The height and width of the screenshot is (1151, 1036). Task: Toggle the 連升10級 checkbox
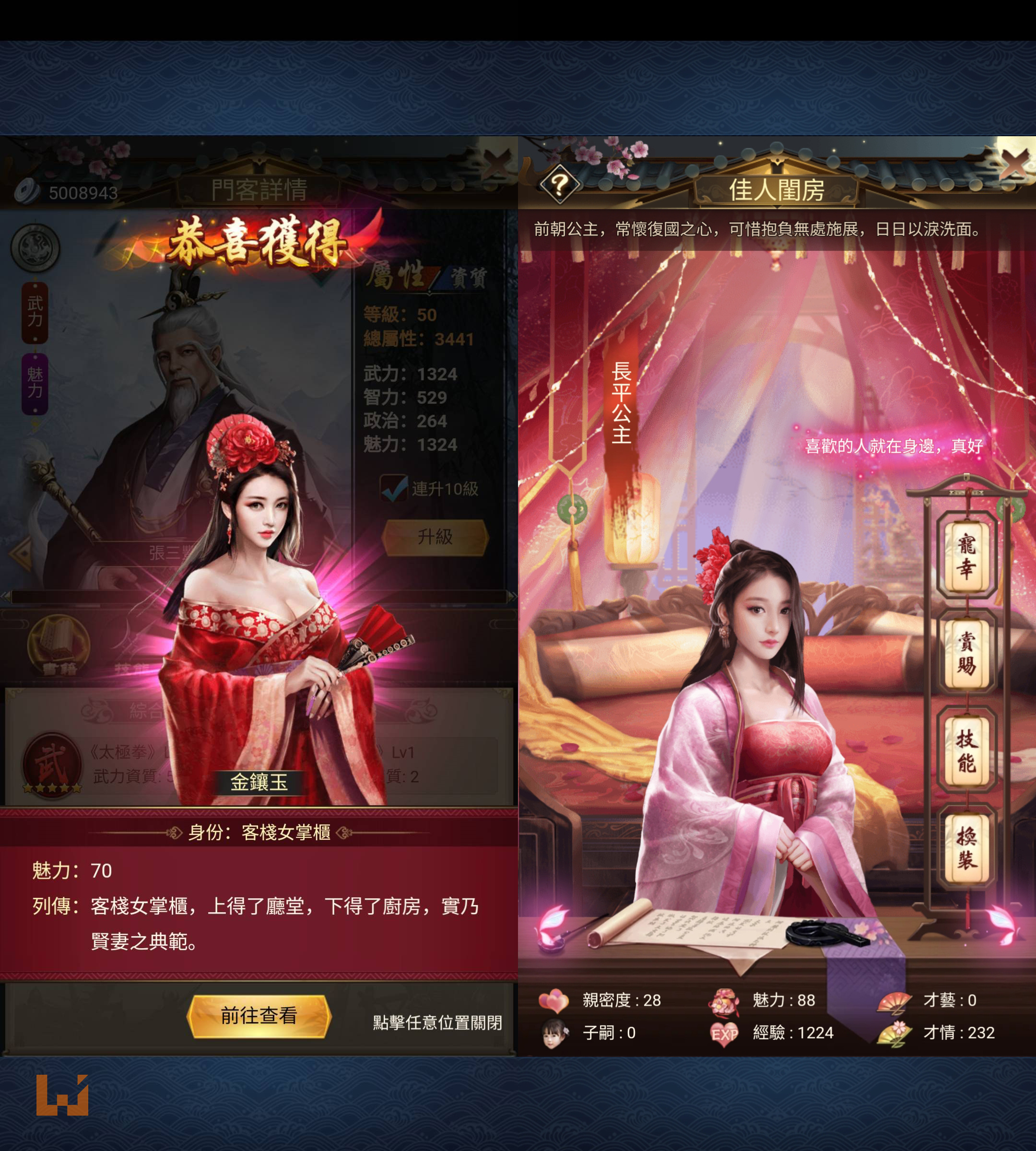tap(393, 488)
